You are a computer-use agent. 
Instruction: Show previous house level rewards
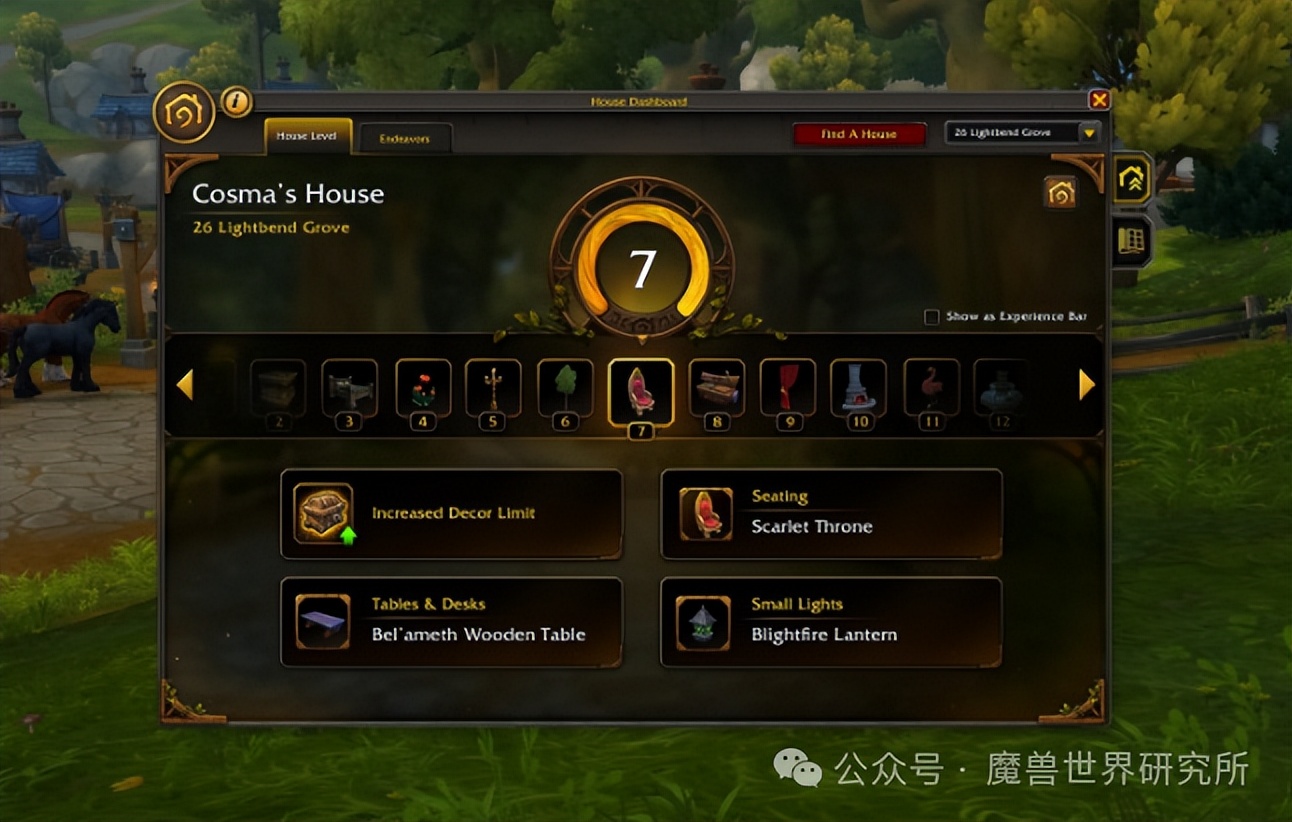pos(184,385)
